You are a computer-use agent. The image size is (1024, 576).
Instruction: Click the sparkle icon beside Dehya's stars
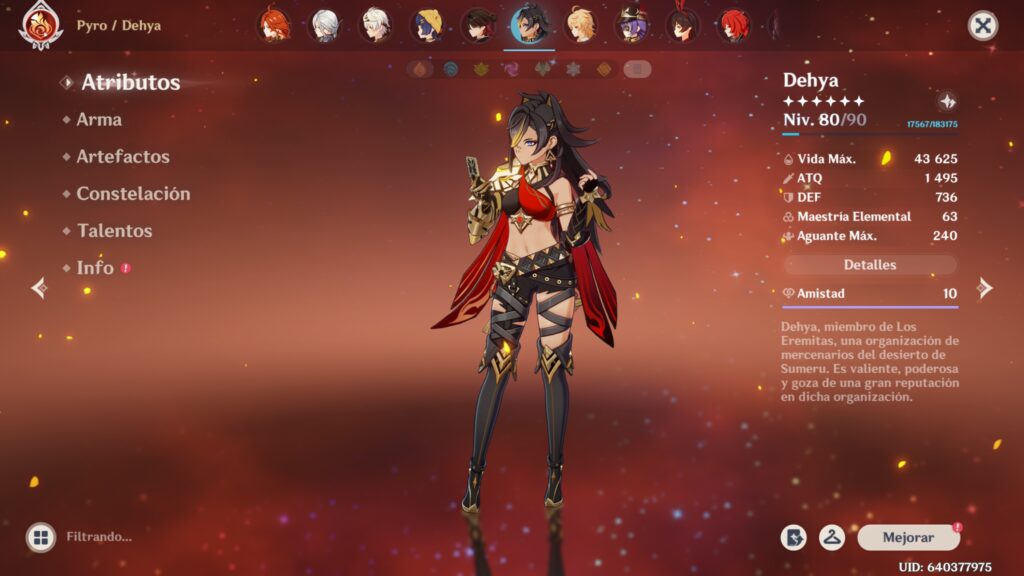click(x=947, y=101)
